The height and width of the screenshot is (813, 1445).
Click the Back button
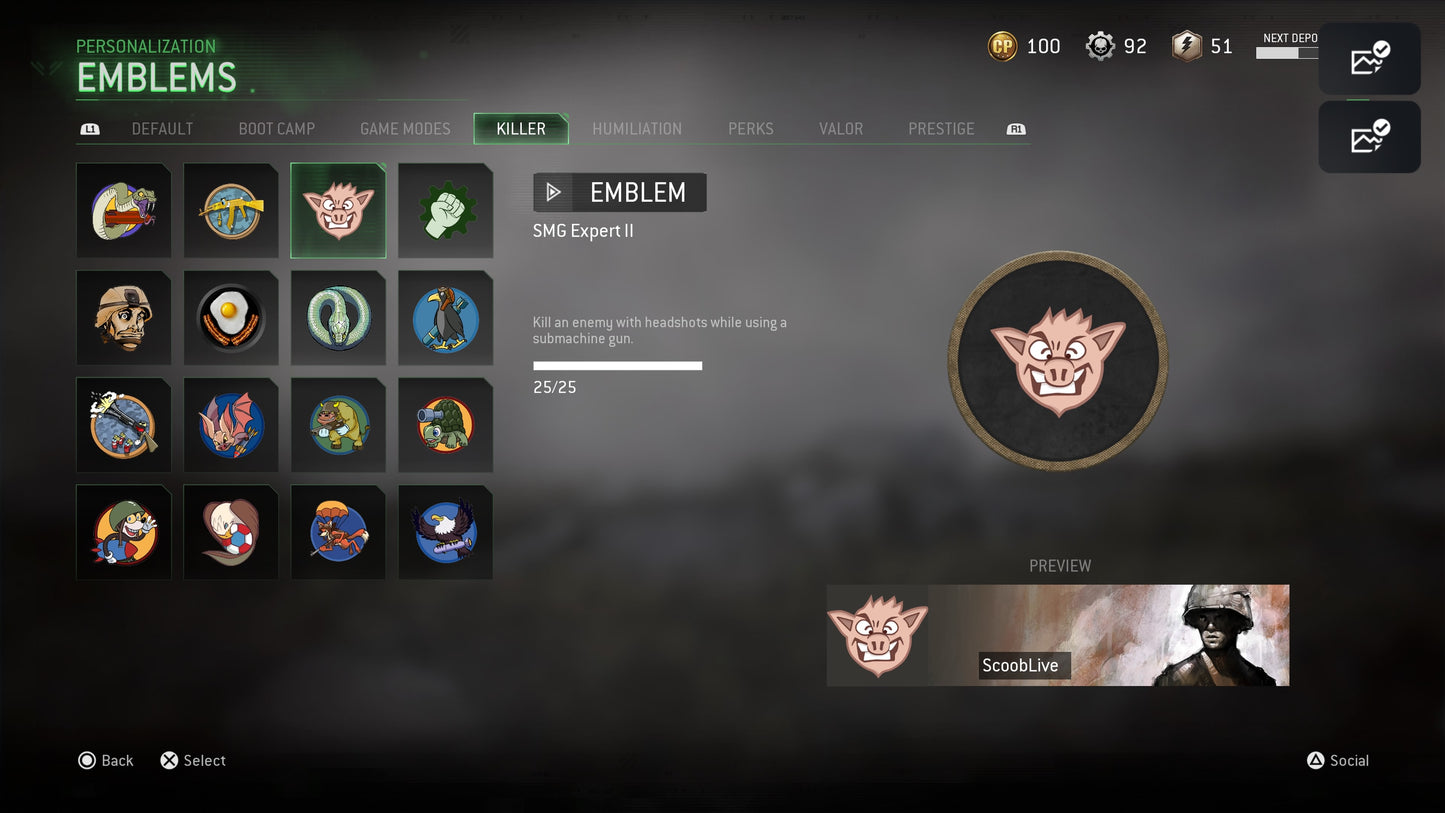tap(105, 760)
